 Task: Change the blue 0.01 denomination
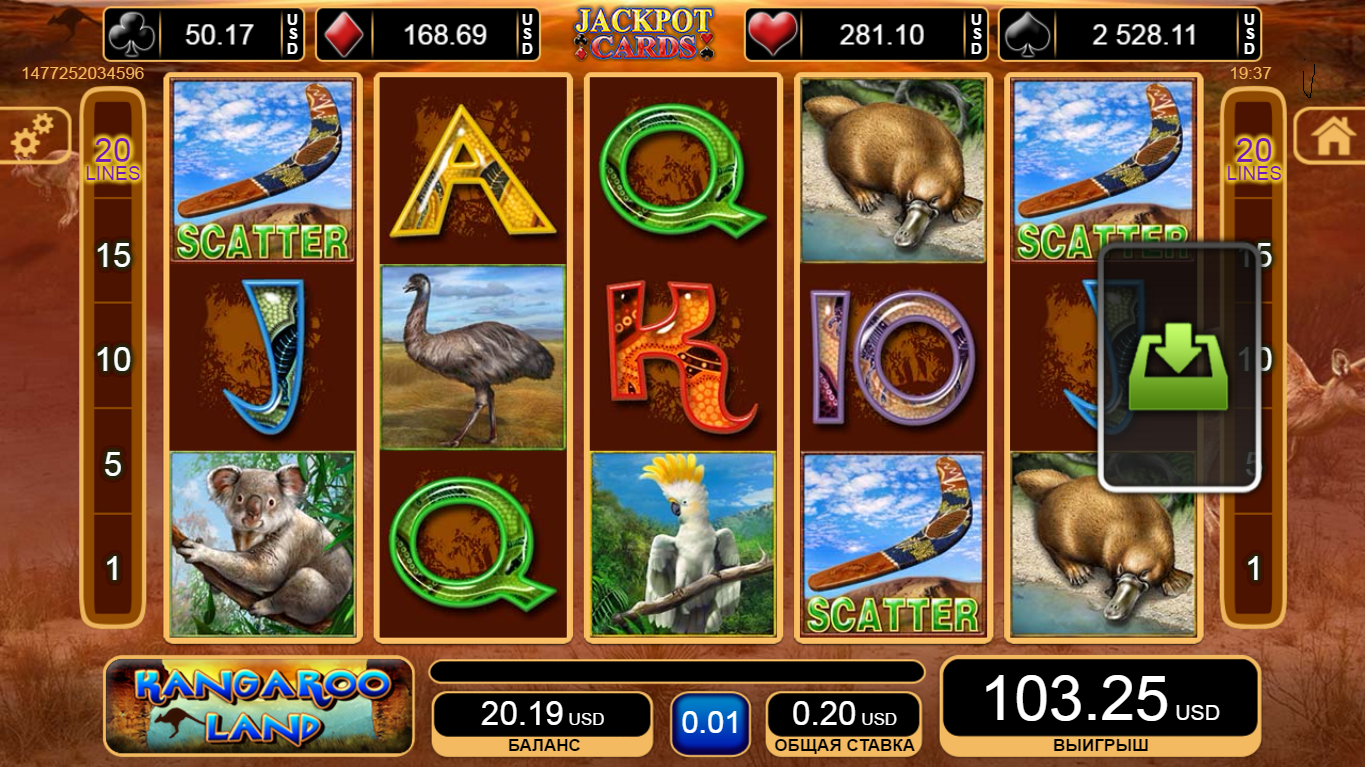point(710,722)
